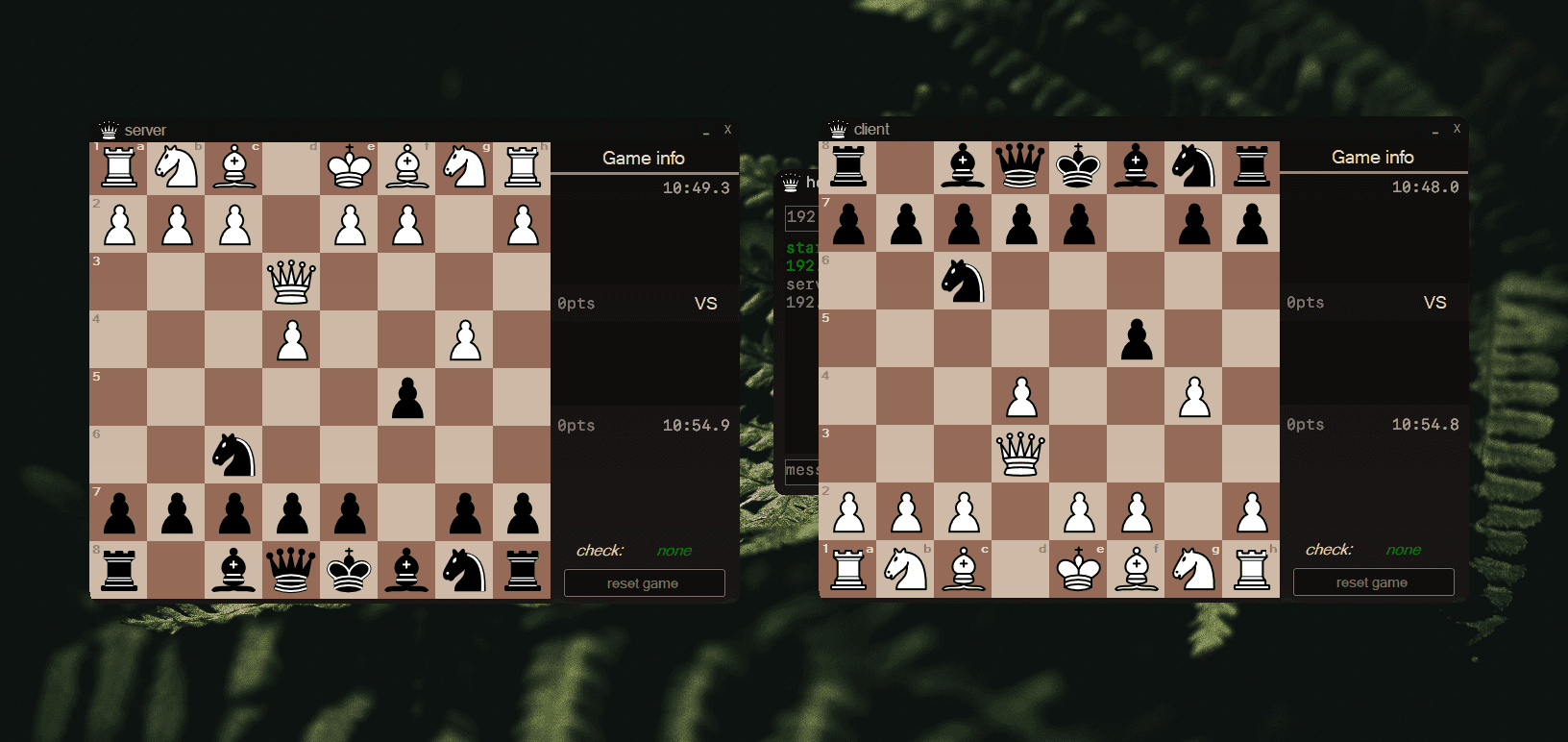Select the white knight on b1 client board
1568x742 pixels.
(x=905, y=569)
